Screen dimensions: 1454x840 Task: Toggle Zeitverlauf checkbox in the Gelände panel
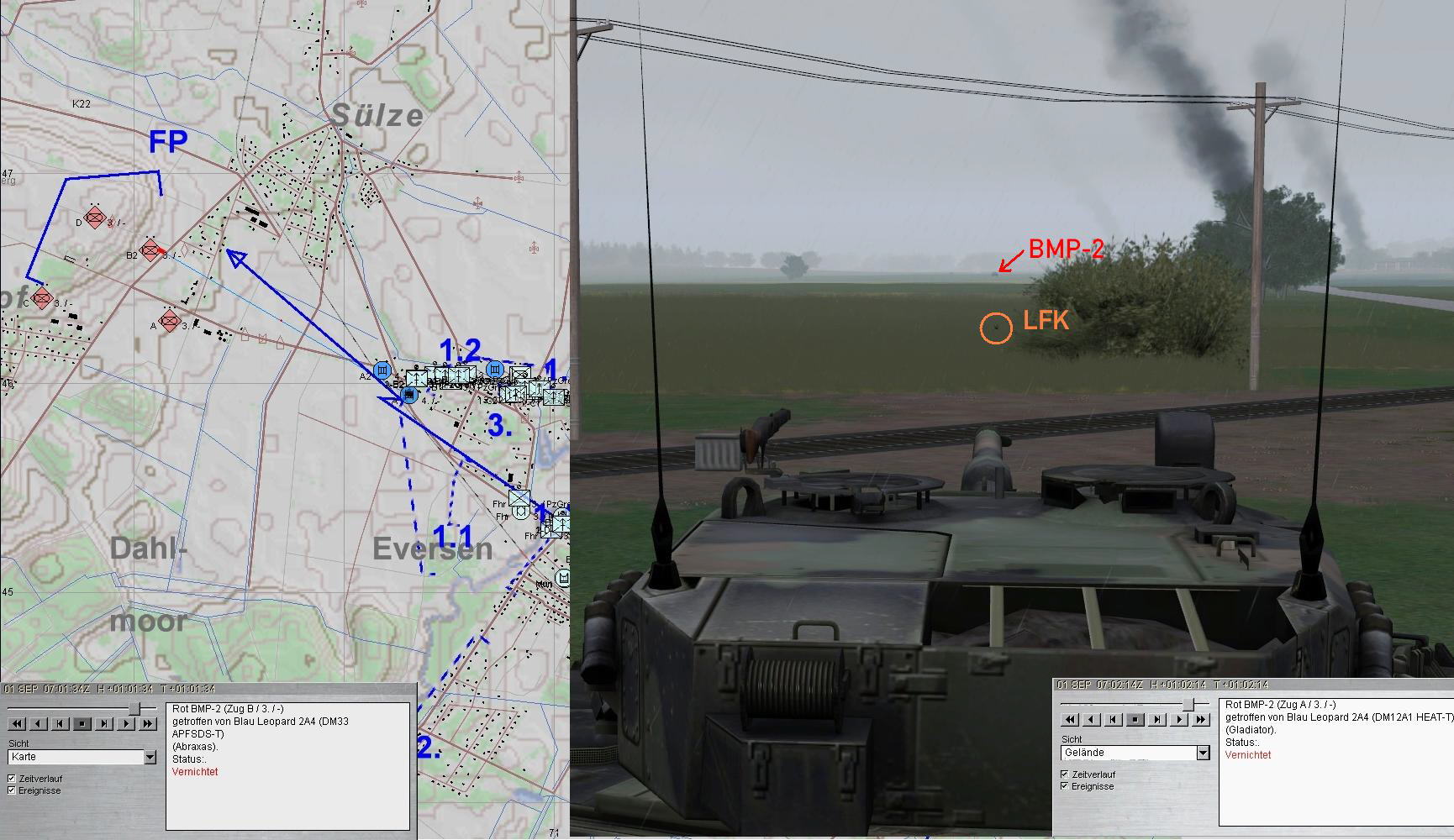tap(1065, 774)
